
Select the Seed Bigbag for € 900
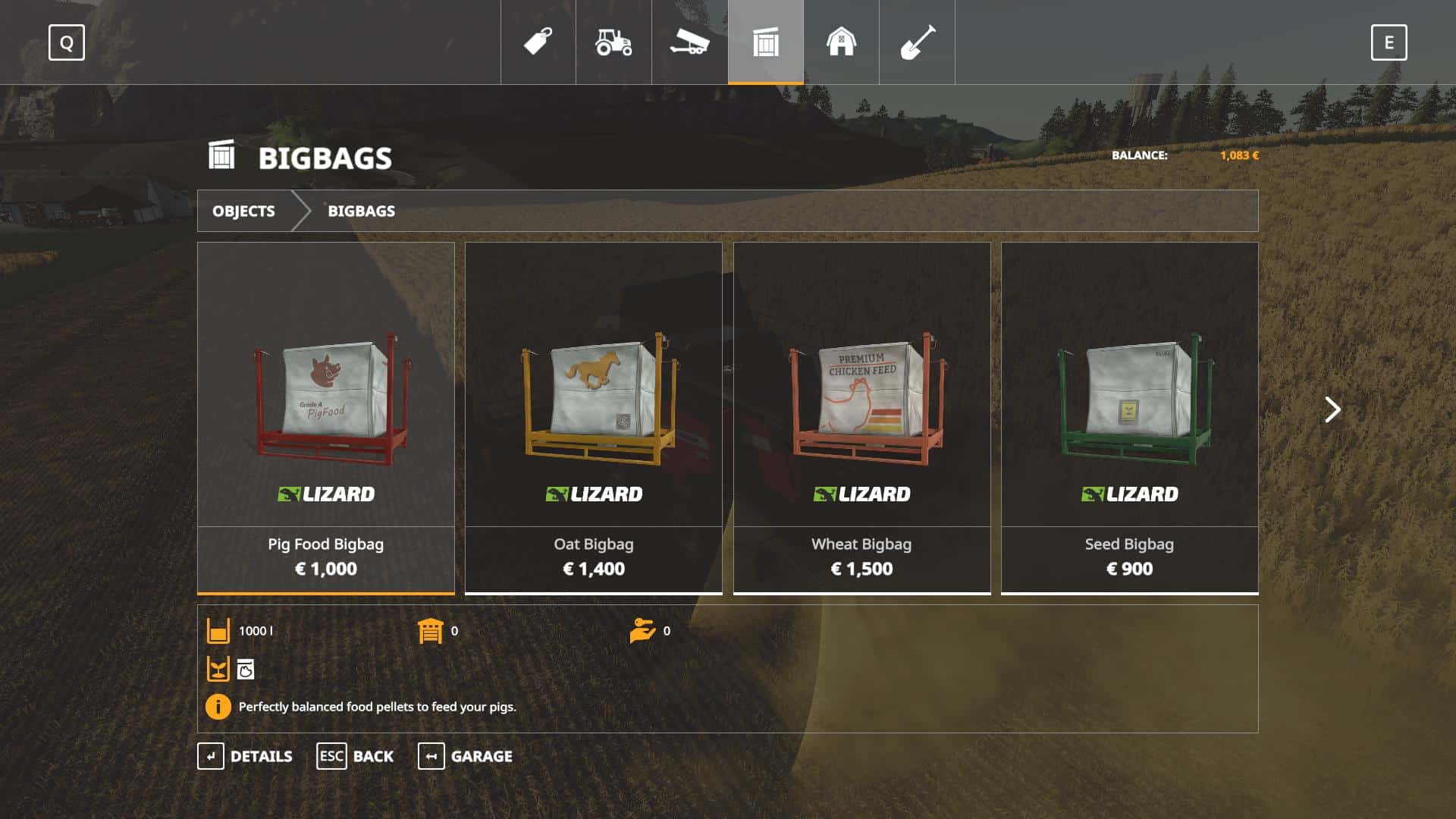point(1129,417)
